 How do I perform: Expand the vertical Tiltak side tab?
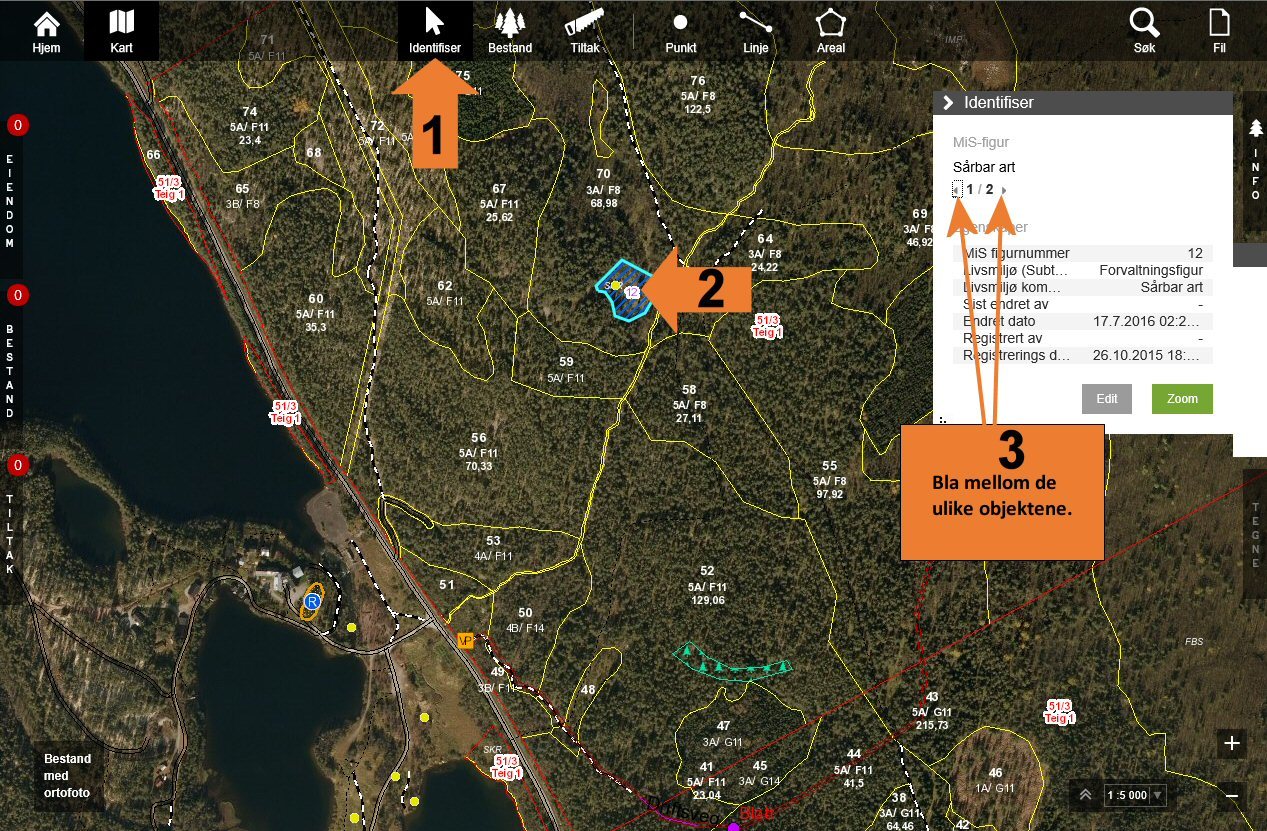tap(11, 535)
